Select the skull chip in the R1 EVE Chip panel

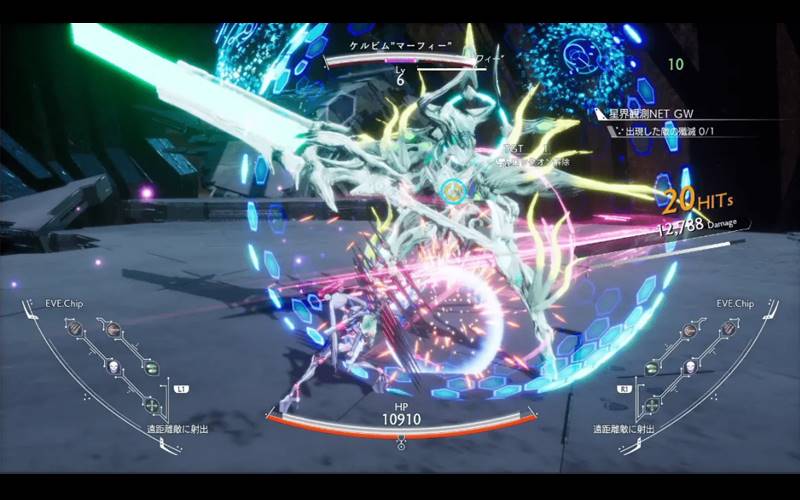(x=689, y=366)
